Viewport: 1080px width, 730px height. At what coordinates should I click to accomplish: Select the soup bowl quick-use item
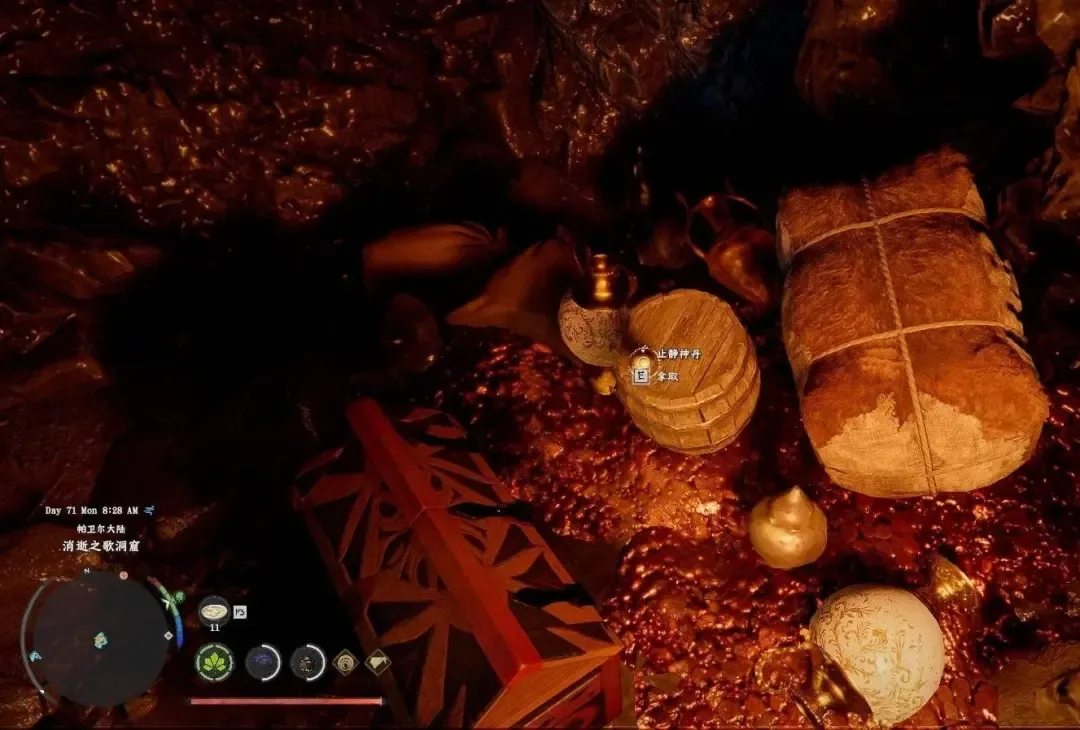pyautogui.click(x=214, y=610)
